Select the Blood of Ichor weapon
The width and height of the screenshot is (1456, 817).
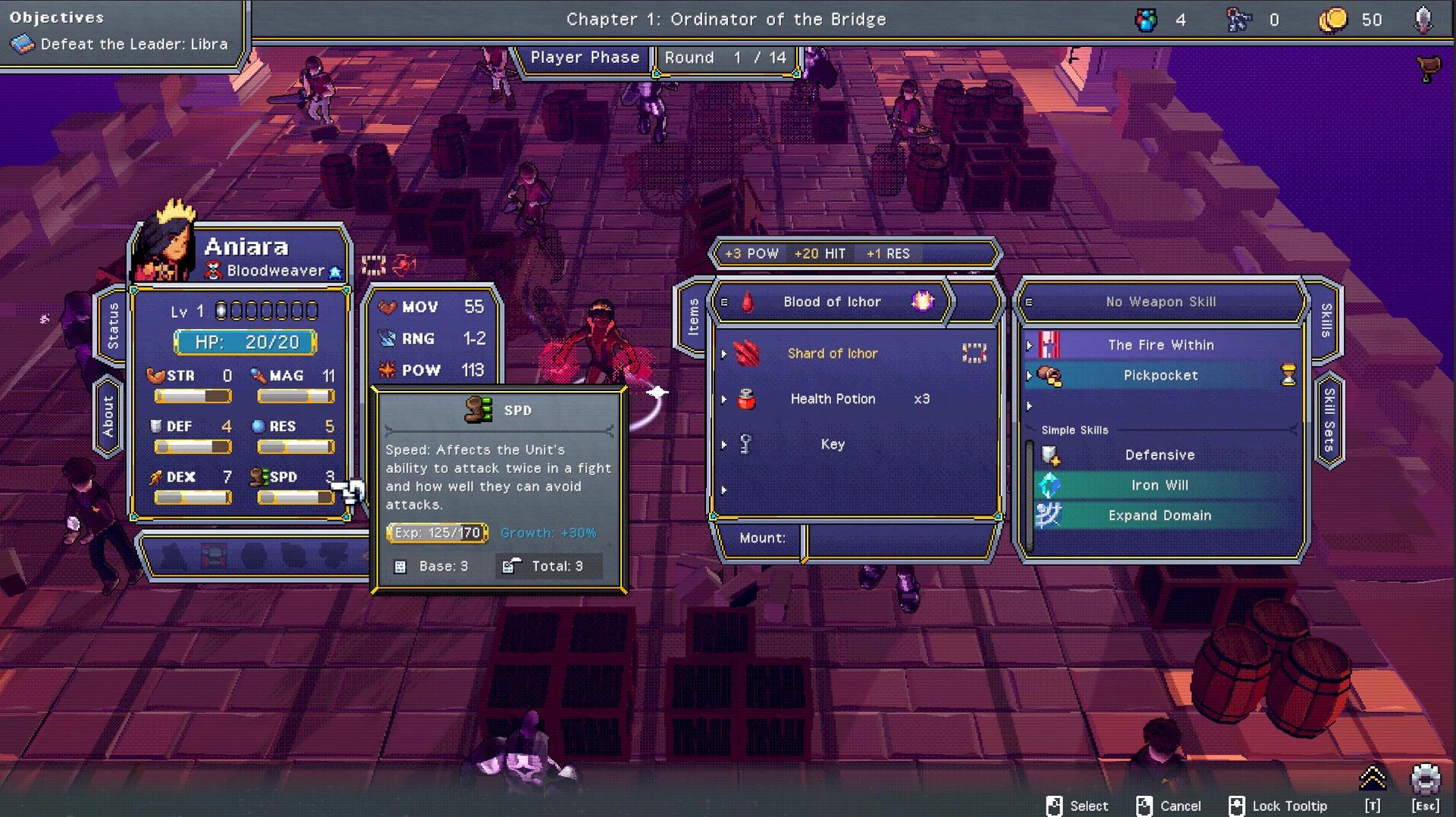831,302
